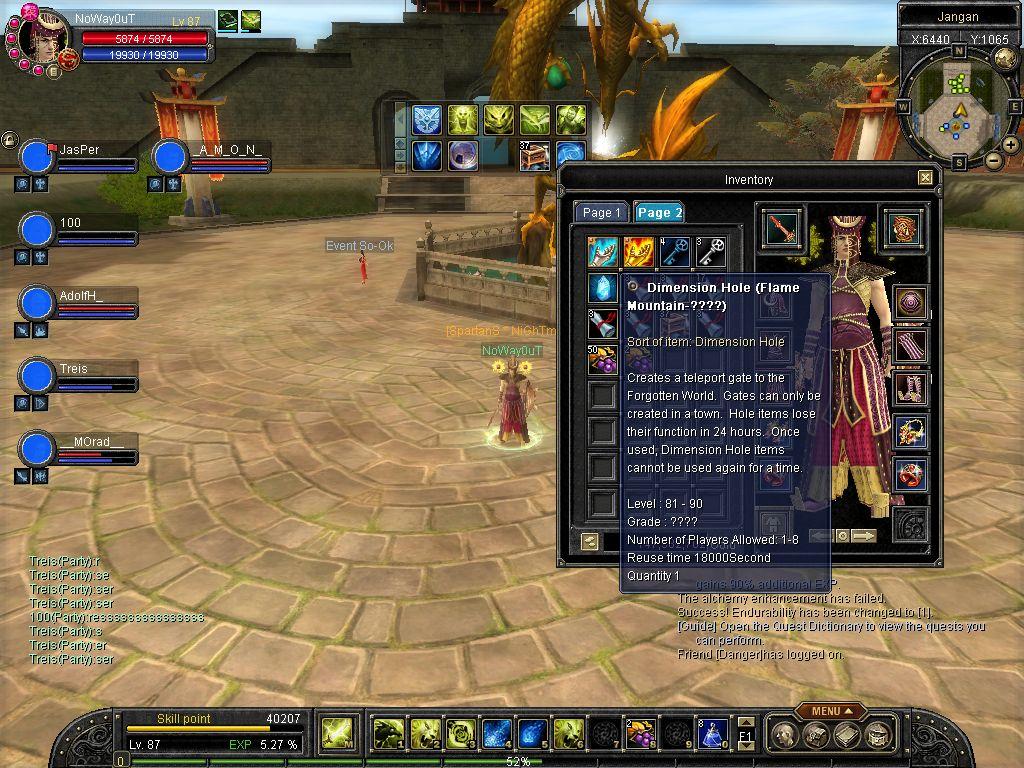
Task: Select the grapes stack of 50 in inventory
Action: pos(603,358)
